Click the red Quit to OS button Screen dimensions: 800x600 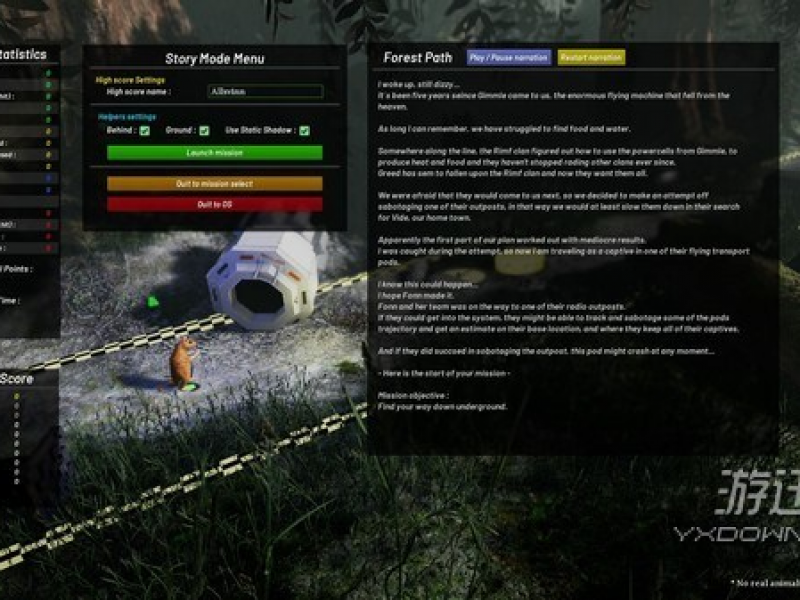click(214, 204)
